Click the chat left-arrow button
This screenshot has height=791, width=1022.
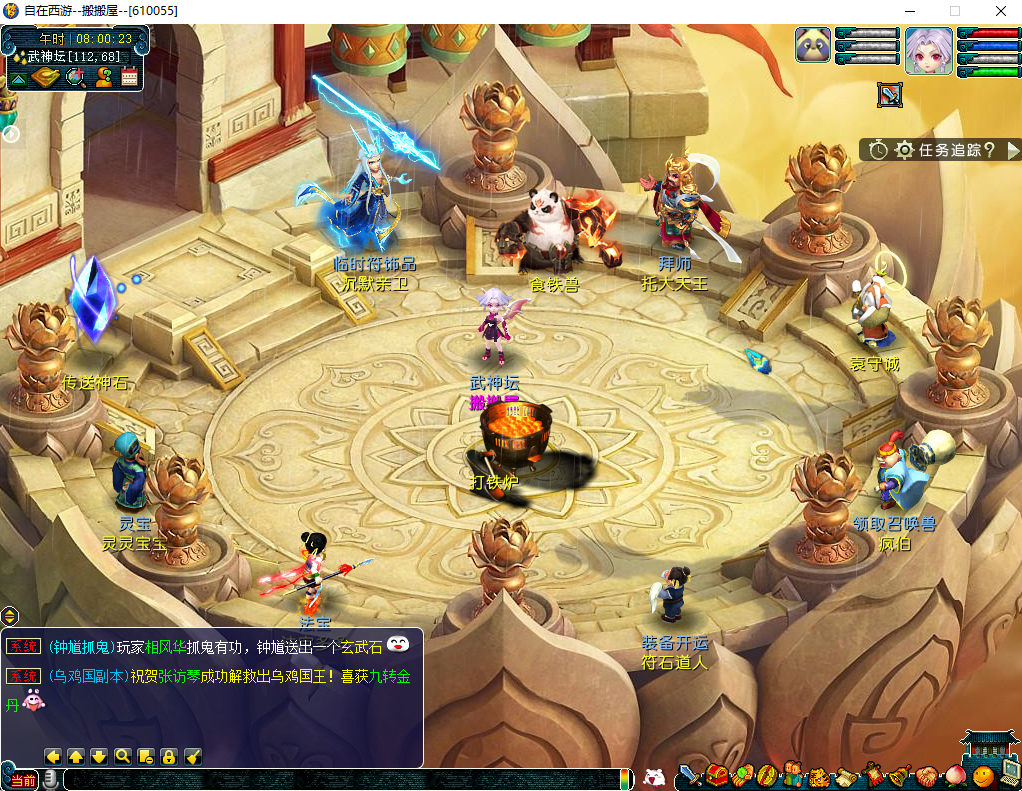tap(53, 756)
